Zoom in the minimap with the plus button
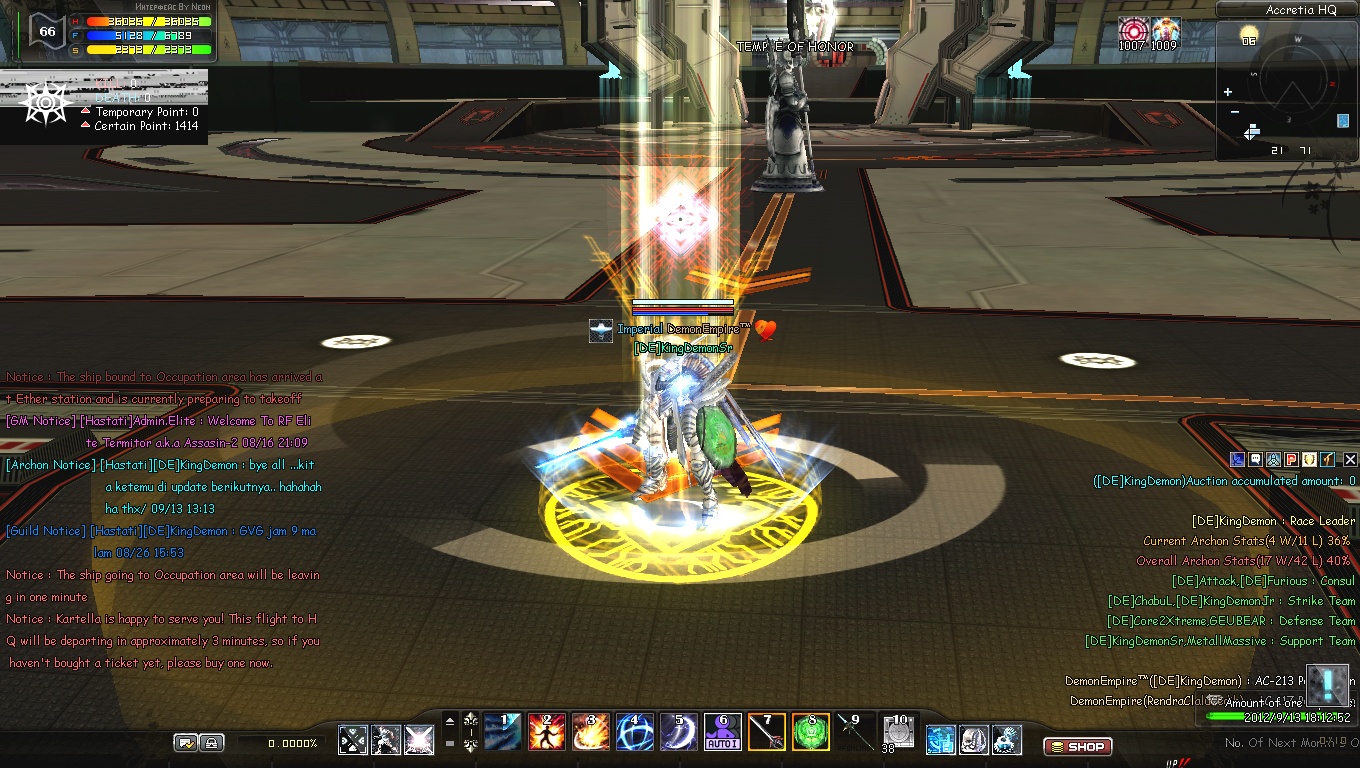Viewport: 1360px width, 768px height. pyautogui.click(x=1227, y=91)
